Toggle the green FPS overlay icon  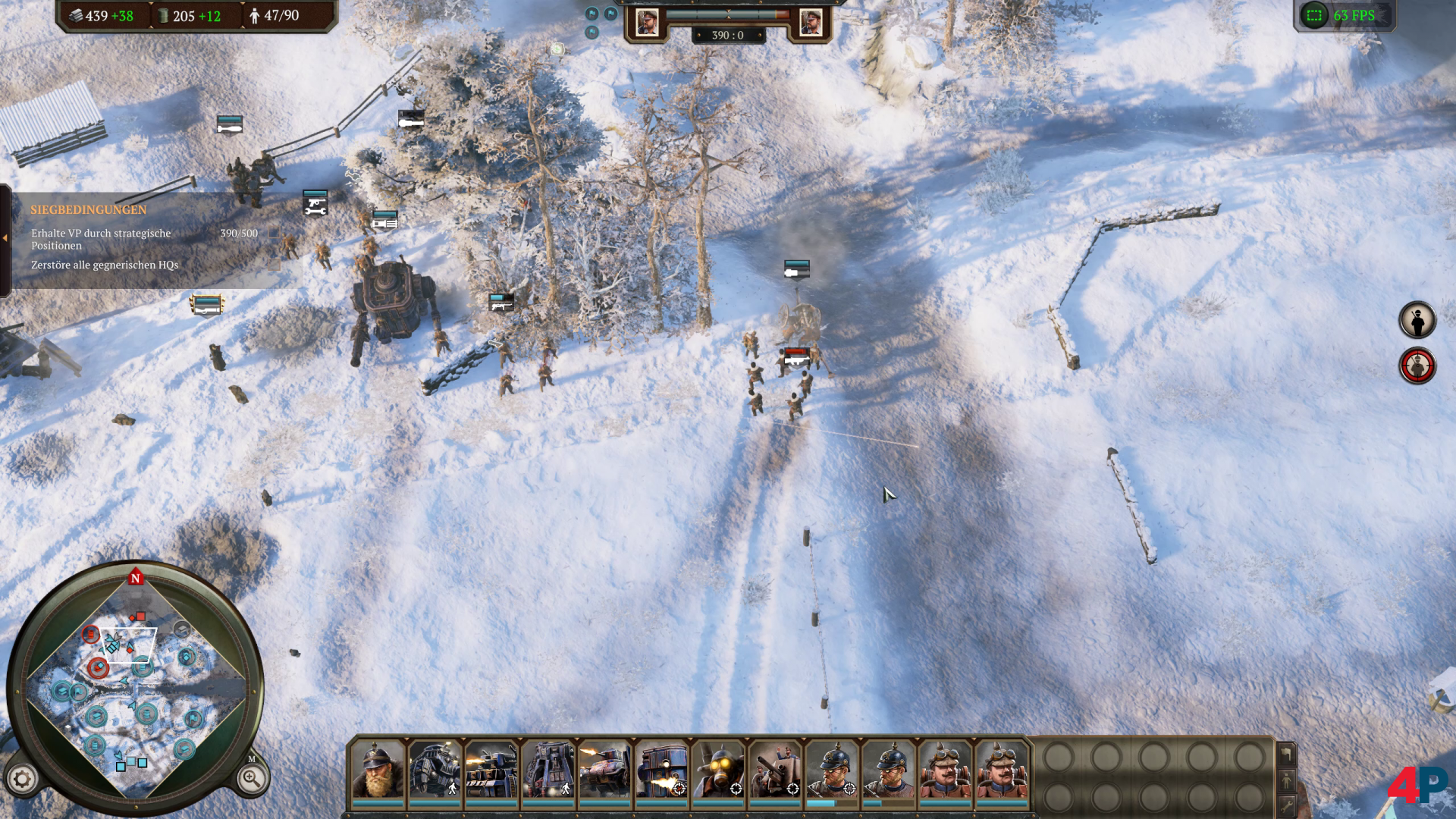click(x=1314, y=16)
